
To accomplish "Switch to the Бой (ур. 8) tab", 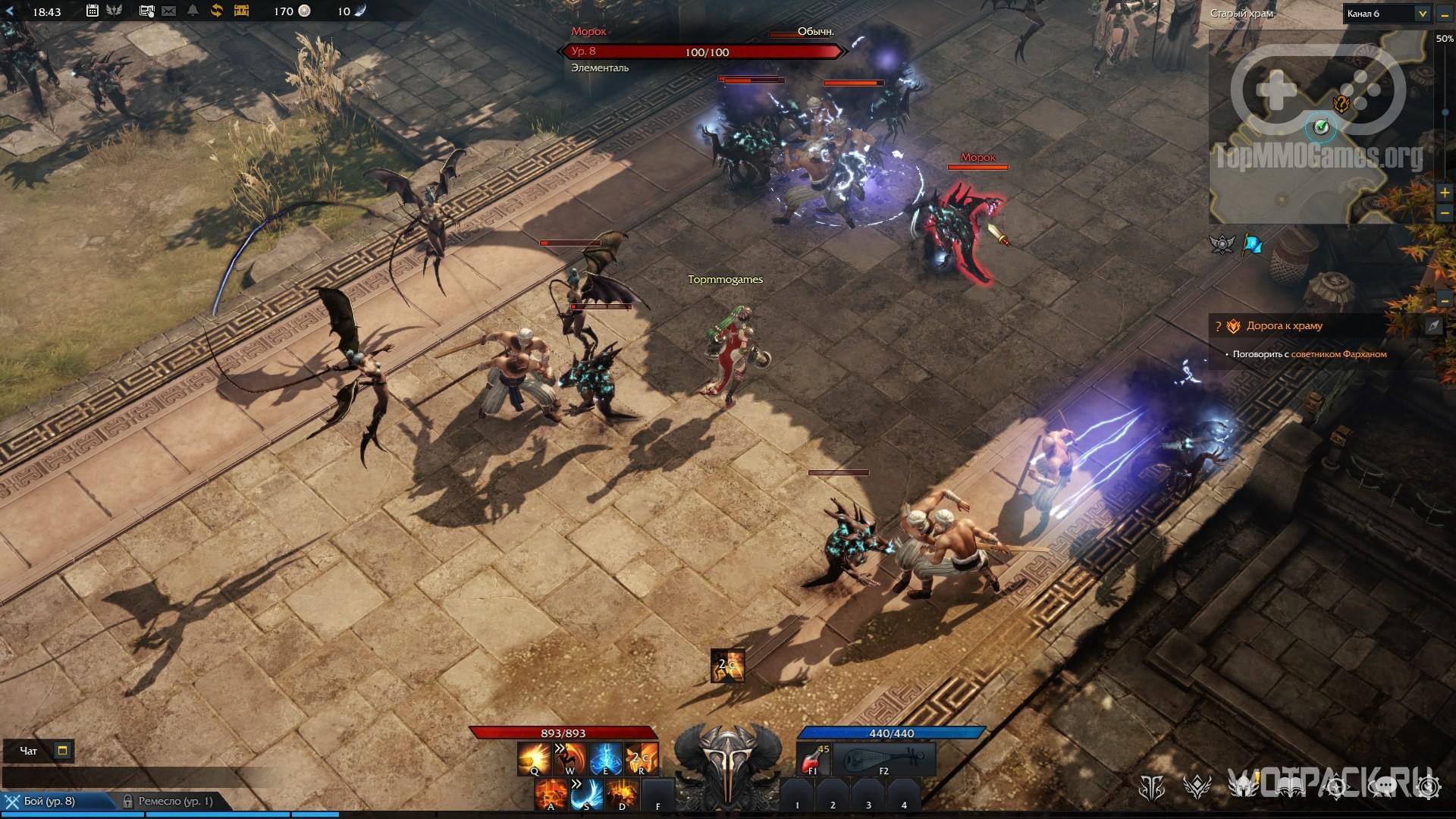I will click(49, 801).
